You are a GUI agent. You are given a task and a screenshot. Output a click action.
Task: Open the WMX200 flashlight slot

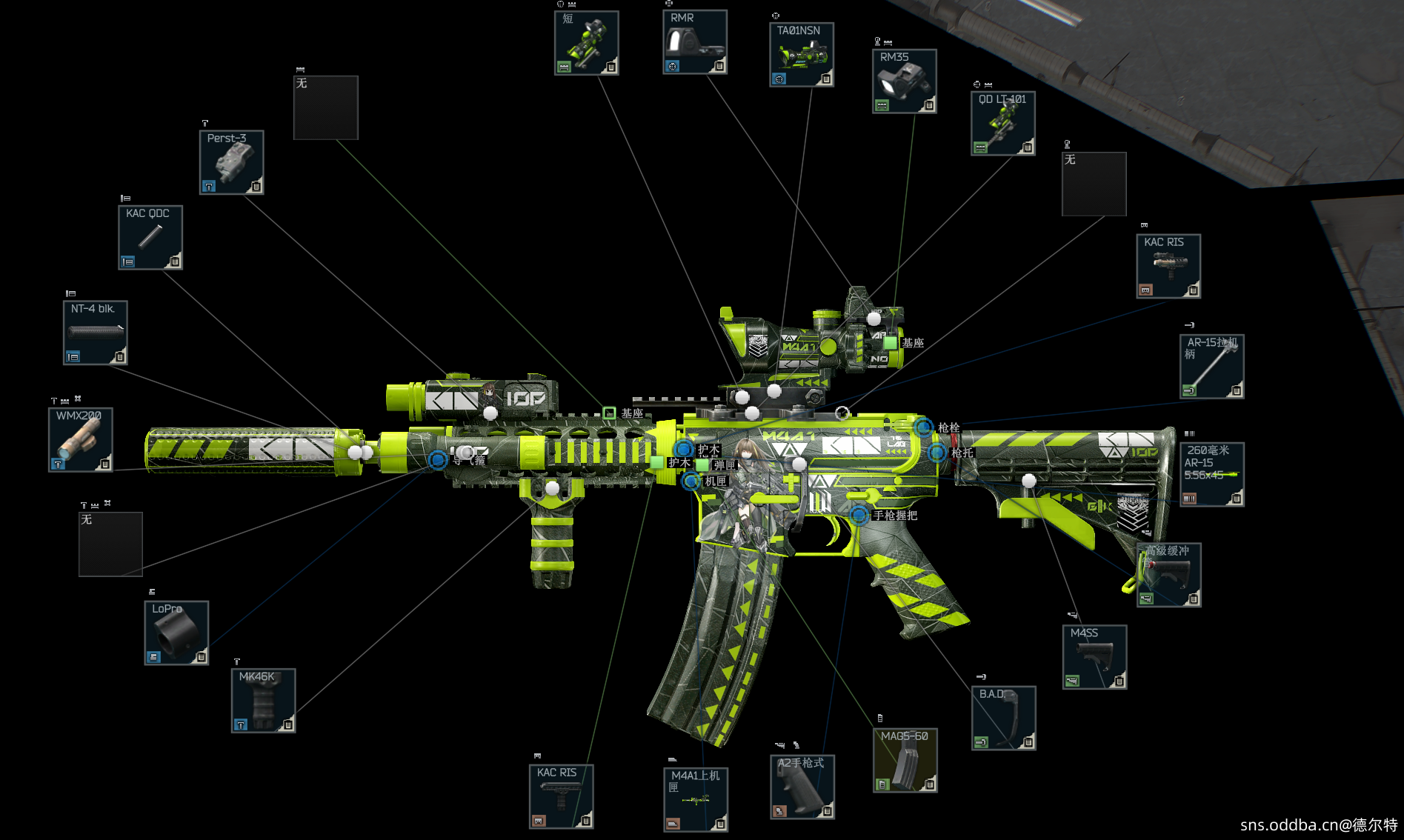(81, 440)
